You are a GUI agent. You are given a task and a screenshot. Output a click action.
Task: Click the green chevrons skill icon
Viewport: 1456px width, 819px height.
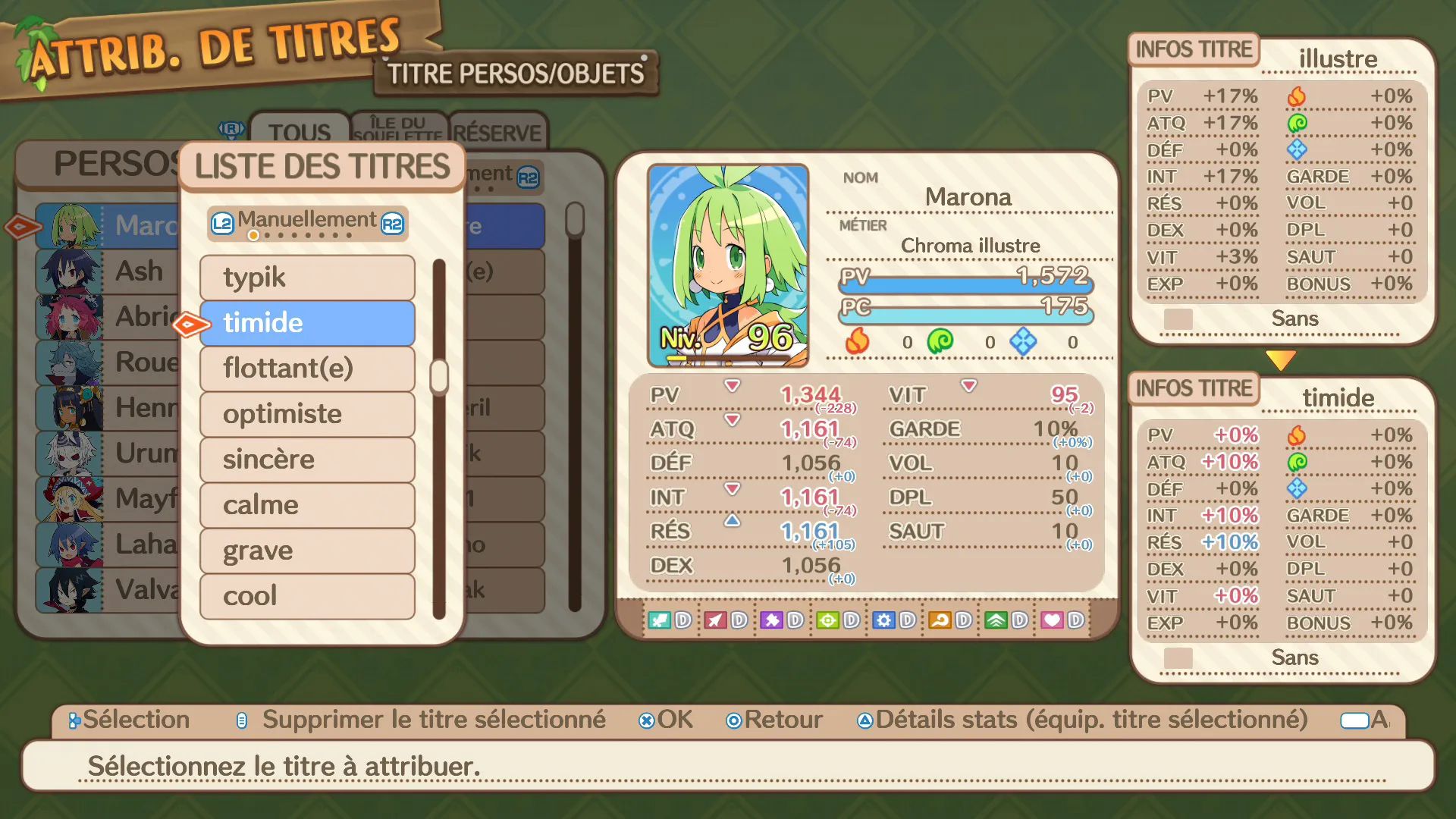coord(996,620)
